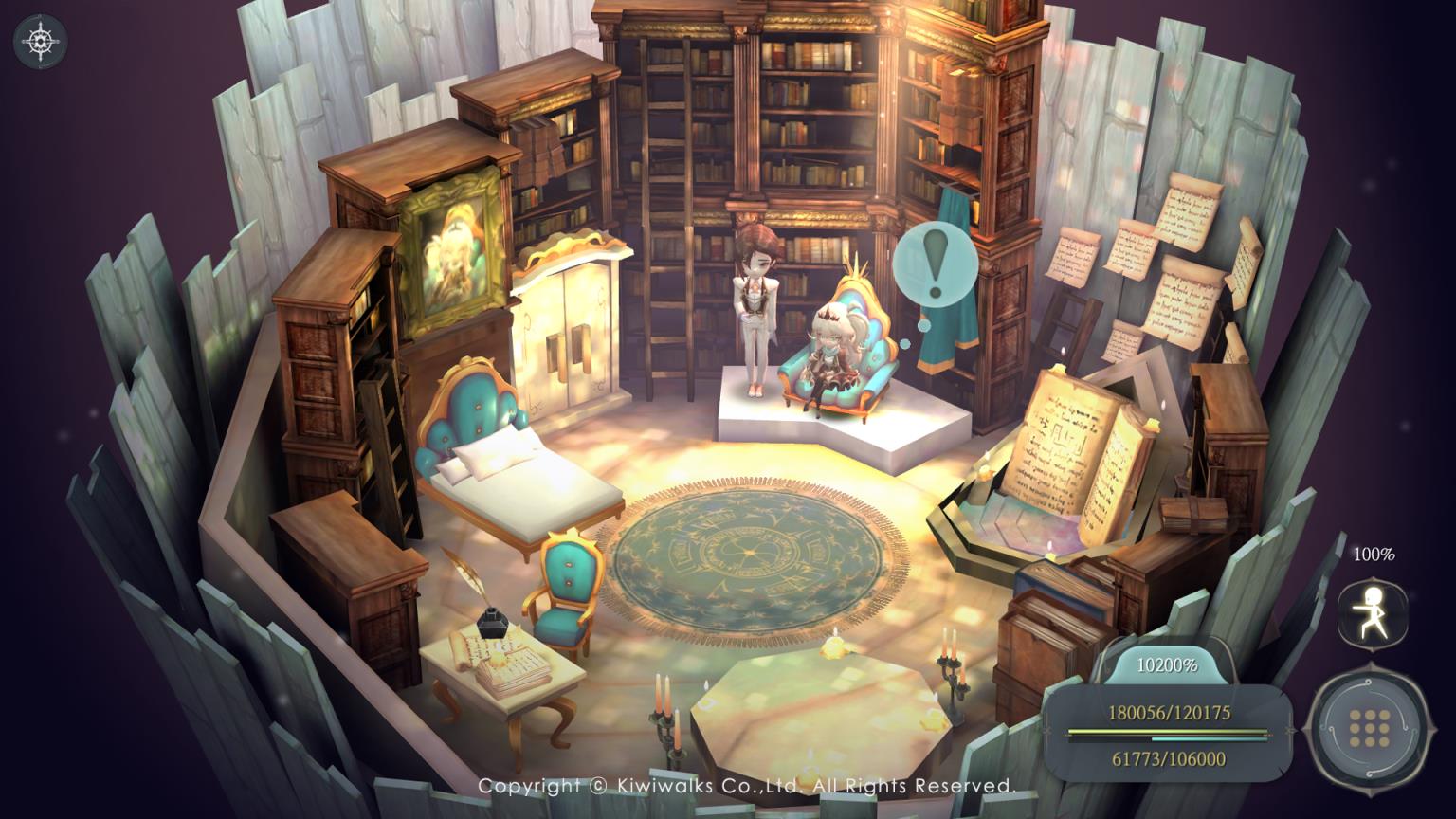Open the ship's wheel compass icon
Image resolution: width=1456 pixels, height=819 pixels.
41,41
